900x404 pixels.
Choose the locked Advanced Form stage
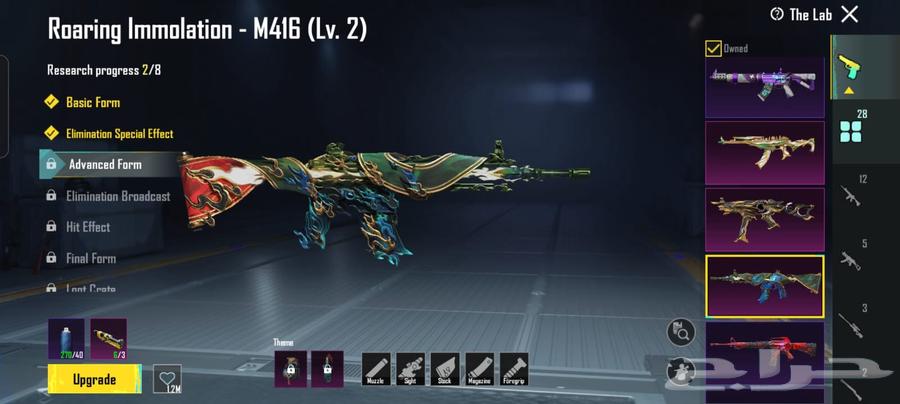click(x=104, y=164)
